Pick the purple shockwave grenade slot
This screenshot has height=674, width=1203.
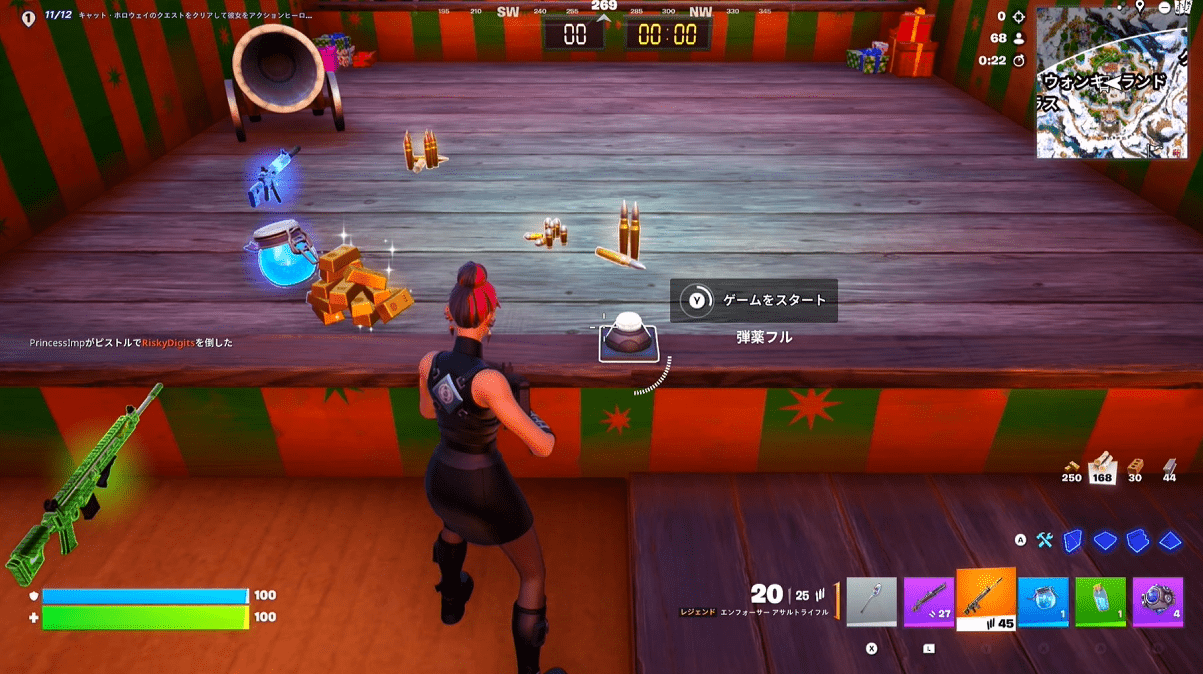coord(1157,602)
